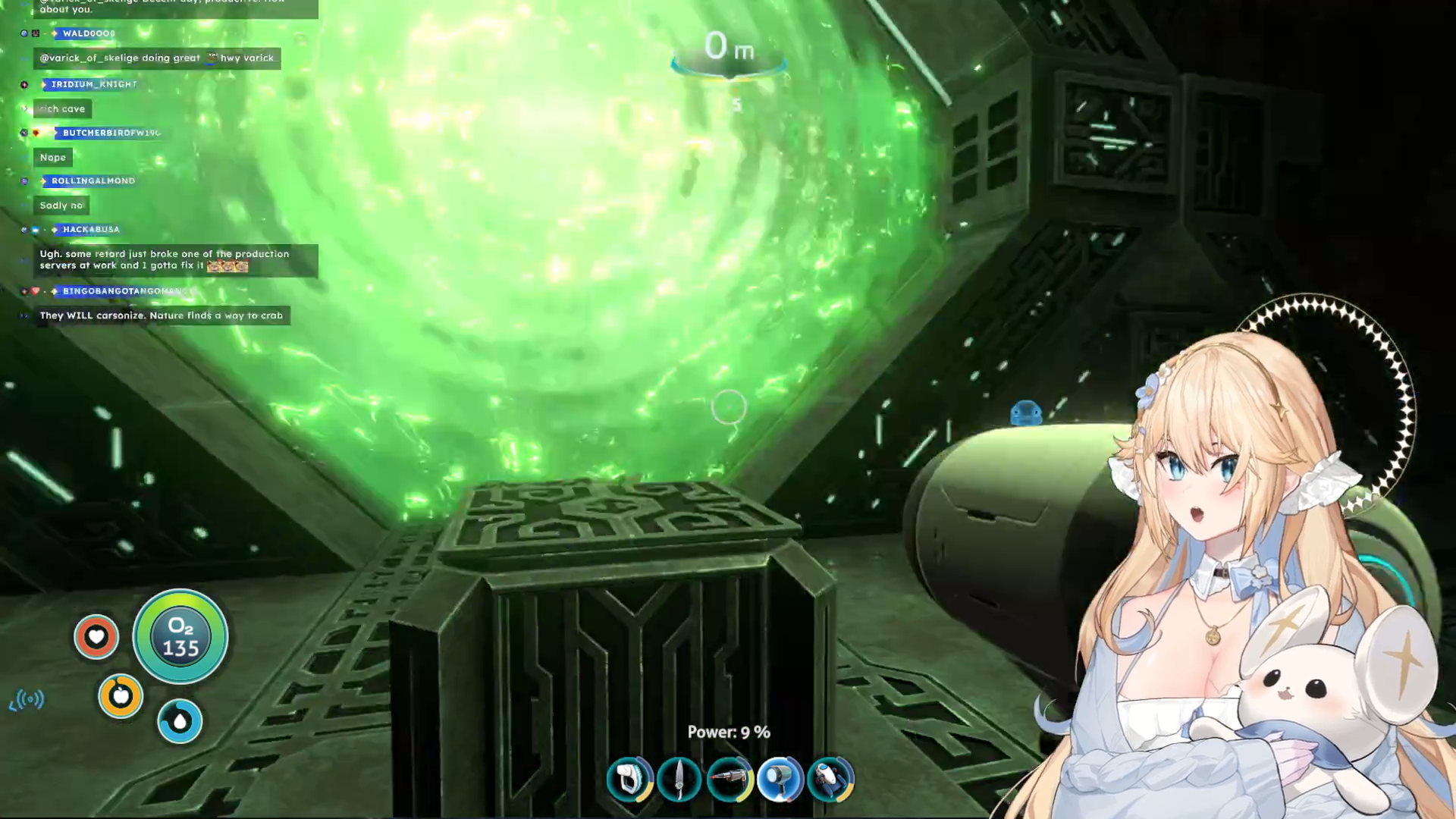Select the highlighted flashlight slot
Viewport: 1456px width, 819px height.
[x=780, y=779]
